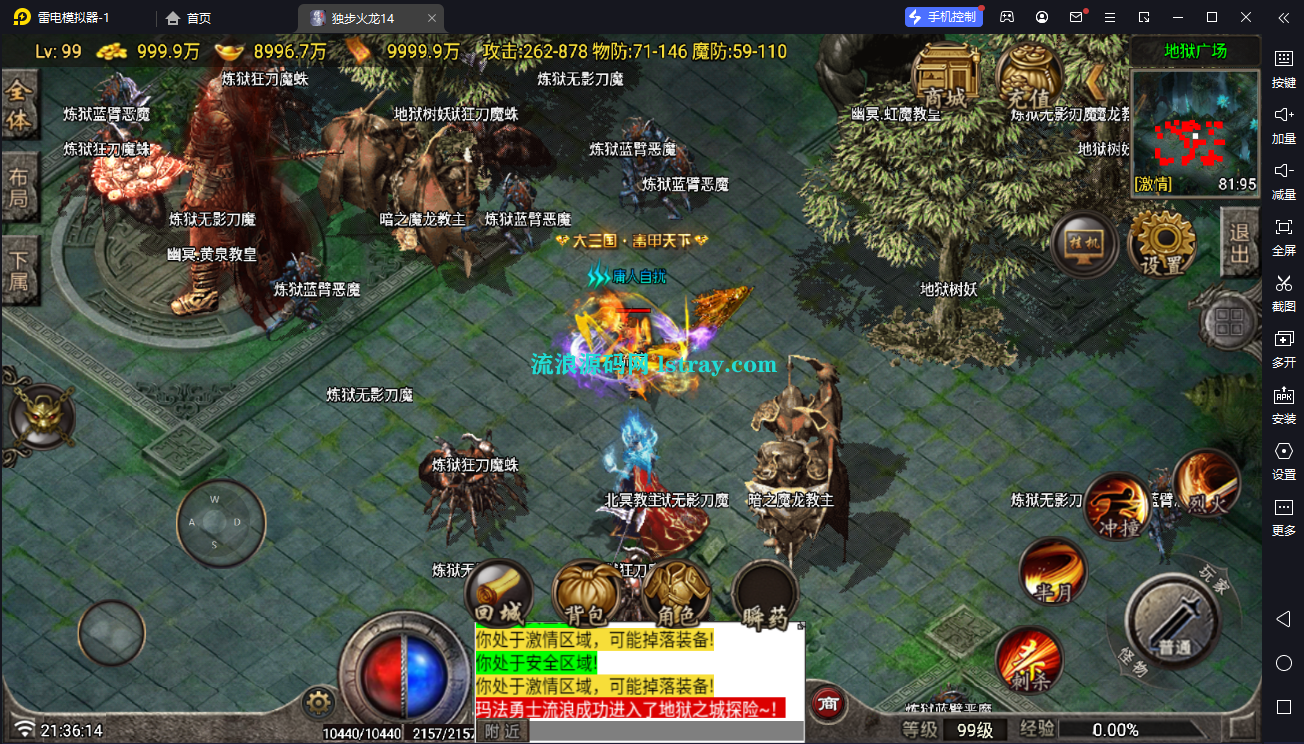Image resolution: width=1304 pixels, height=744 pixels.
Task: Open the 商城 shop building icon
Action: point(945,78)
